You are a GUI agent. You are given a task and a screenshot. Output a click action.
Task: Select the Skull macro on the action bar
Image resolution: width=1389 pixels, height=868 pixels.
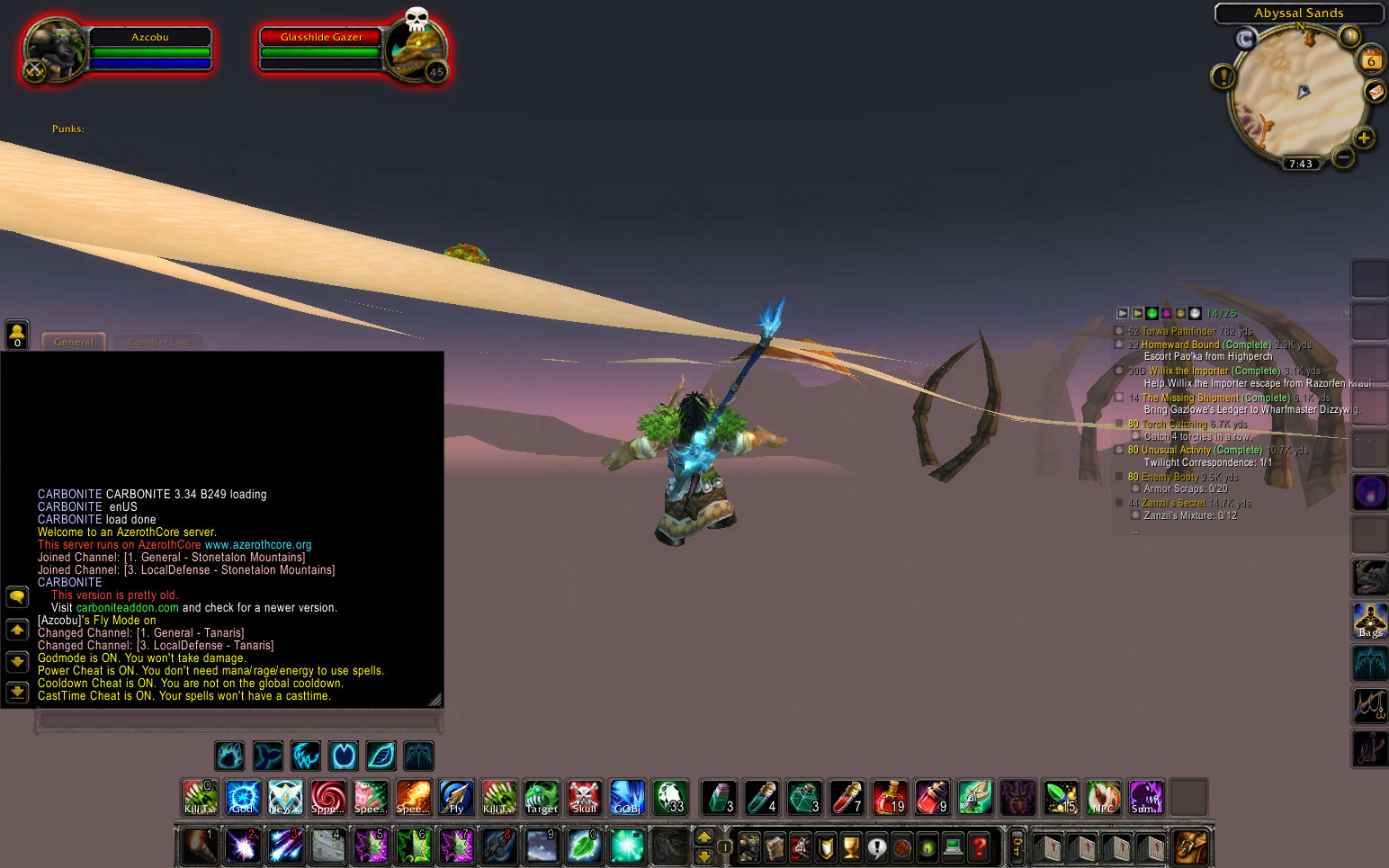(584, 797)
